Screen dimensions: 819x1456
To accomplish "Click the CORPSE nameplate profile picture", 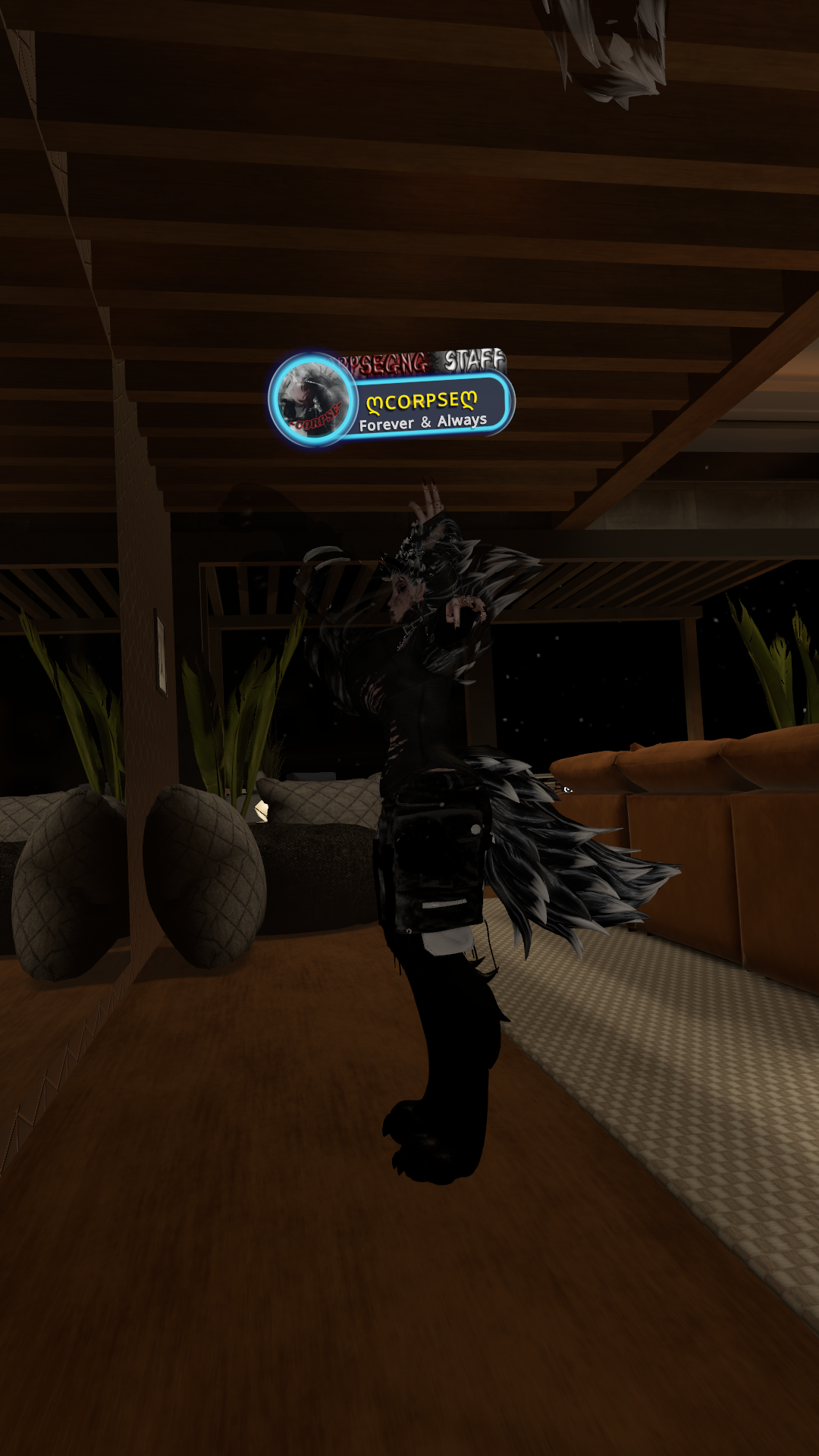I will 312,399.
